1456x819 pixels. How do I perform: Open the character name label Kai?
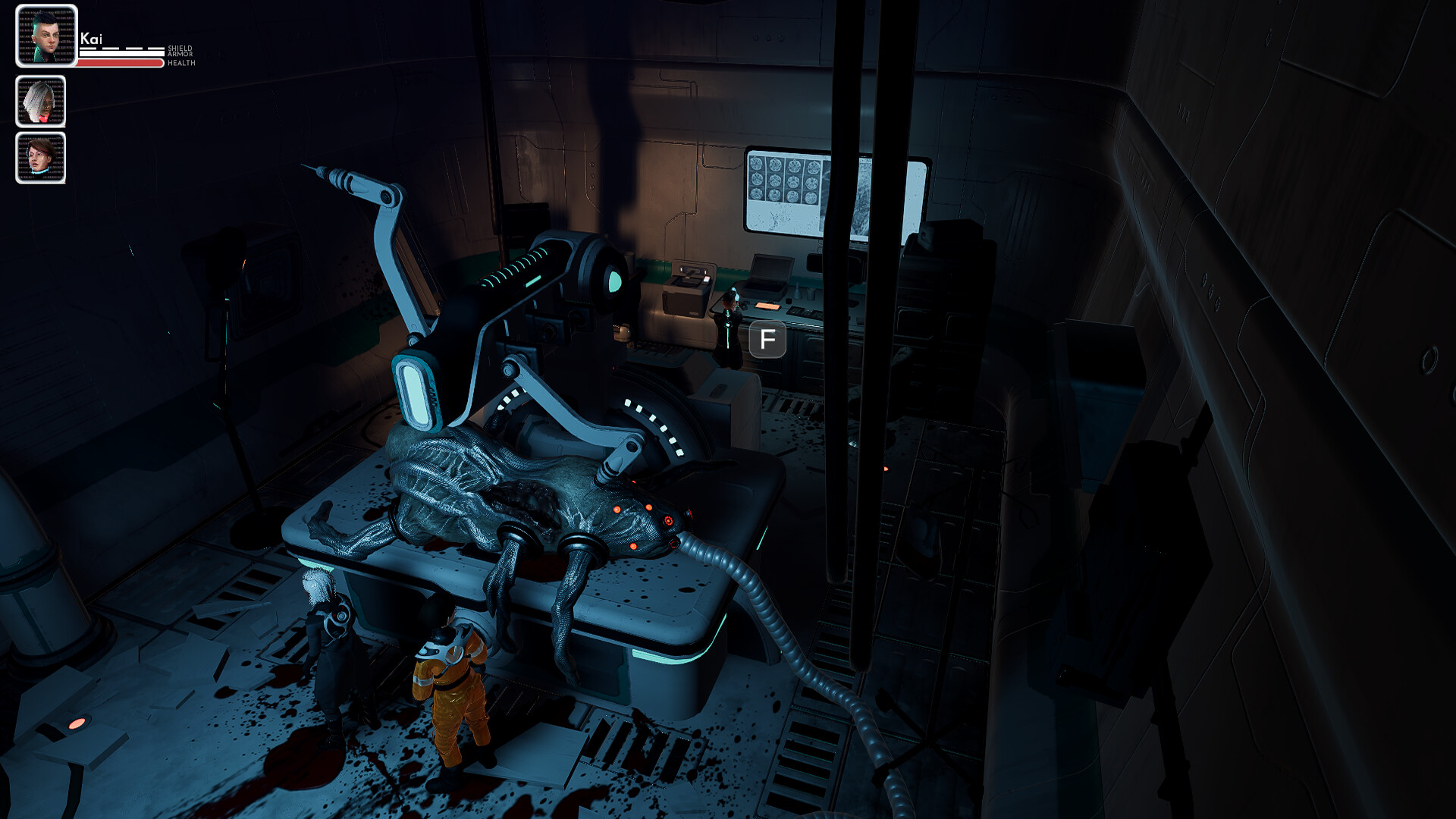[91, 36]
